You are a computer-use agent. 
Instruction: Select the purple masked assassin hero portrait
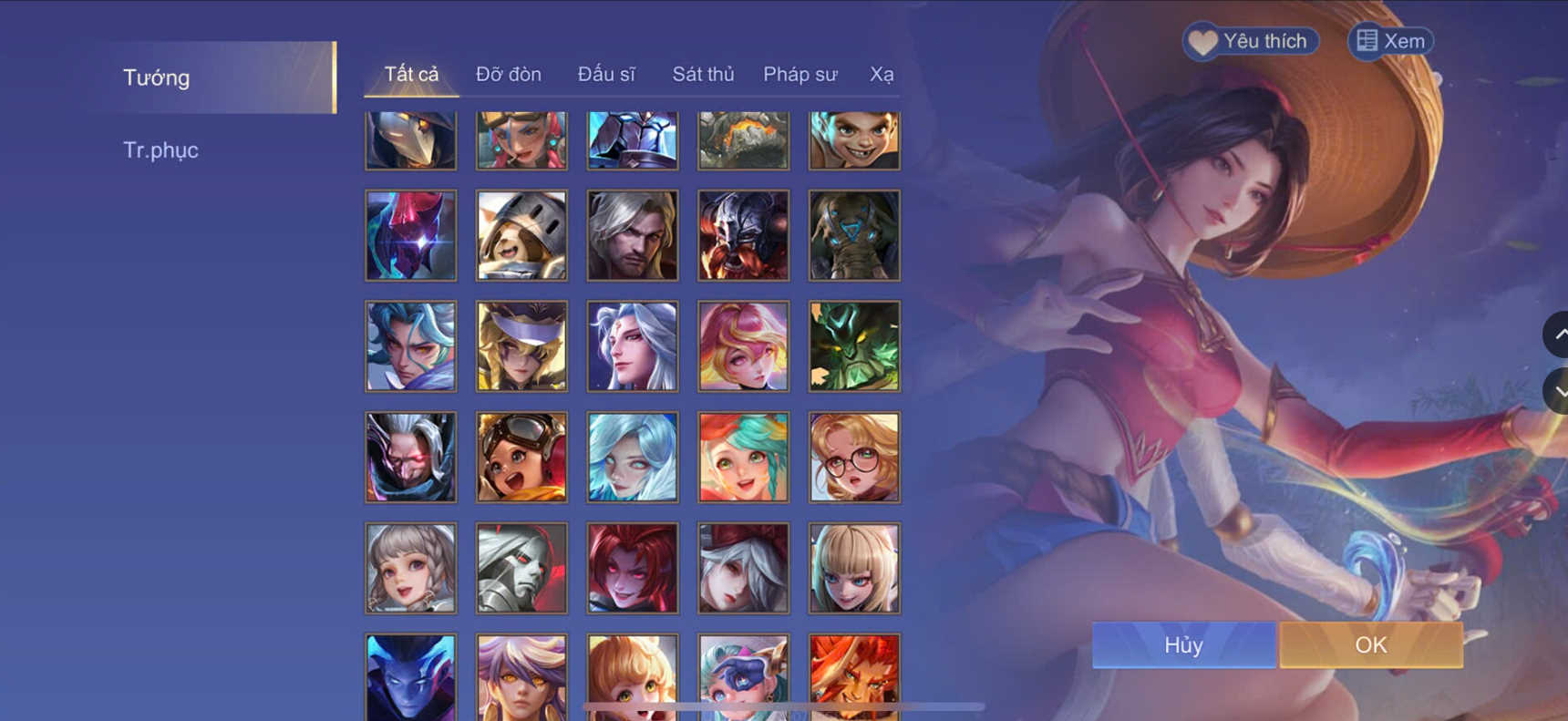click(410, 236)
